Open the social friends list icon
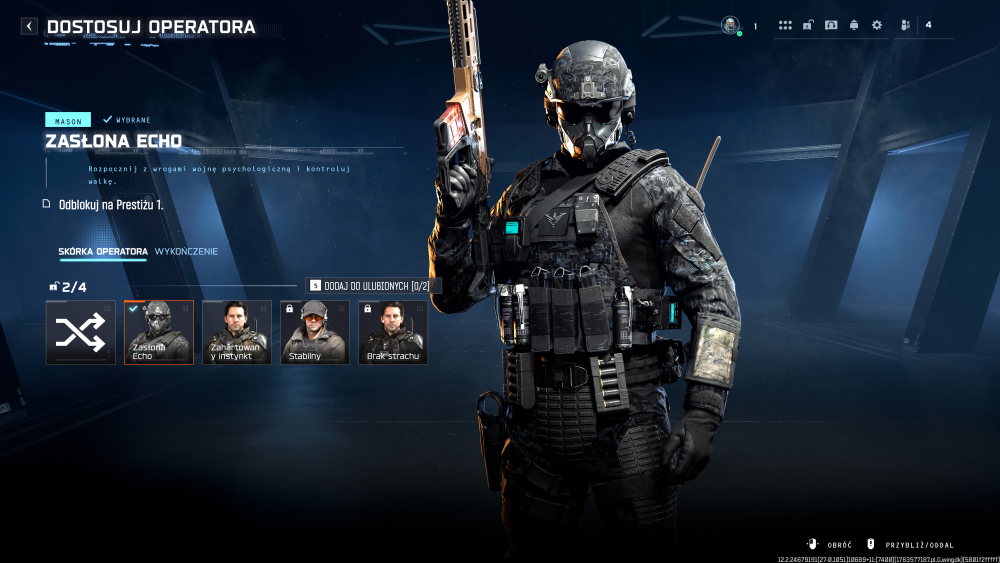Image resolution: width=1000 pixels, height=563 pixels. point(905,25)
